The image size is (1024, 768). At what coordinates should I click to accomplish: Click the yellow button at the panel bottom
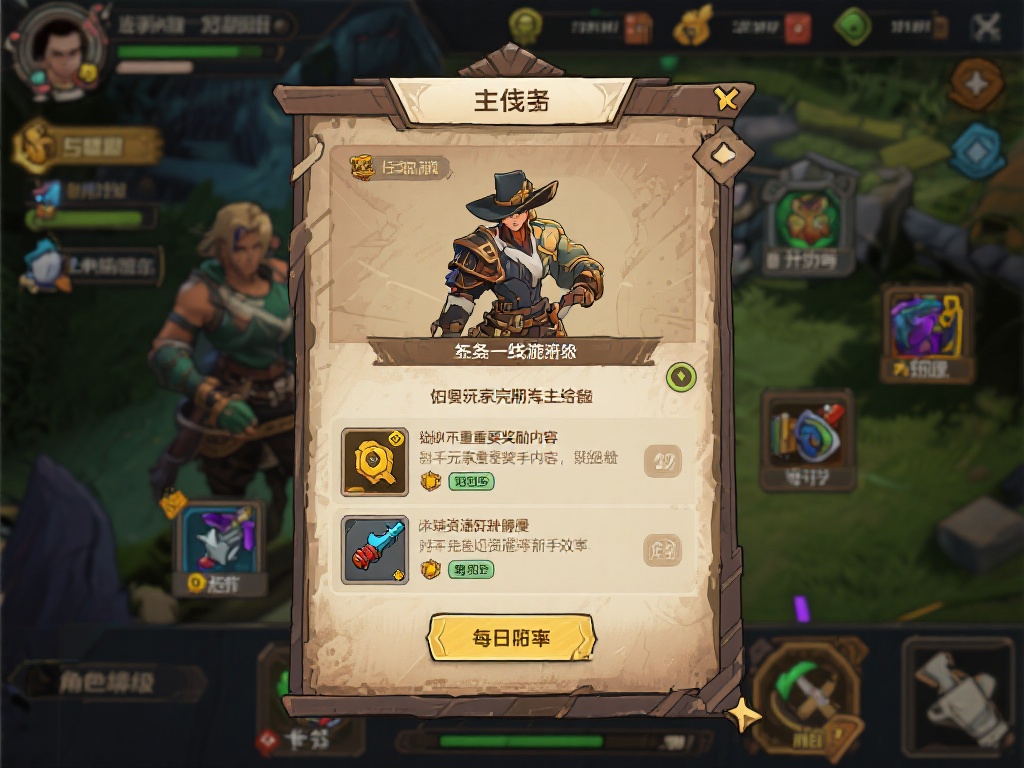pos(511,638)
